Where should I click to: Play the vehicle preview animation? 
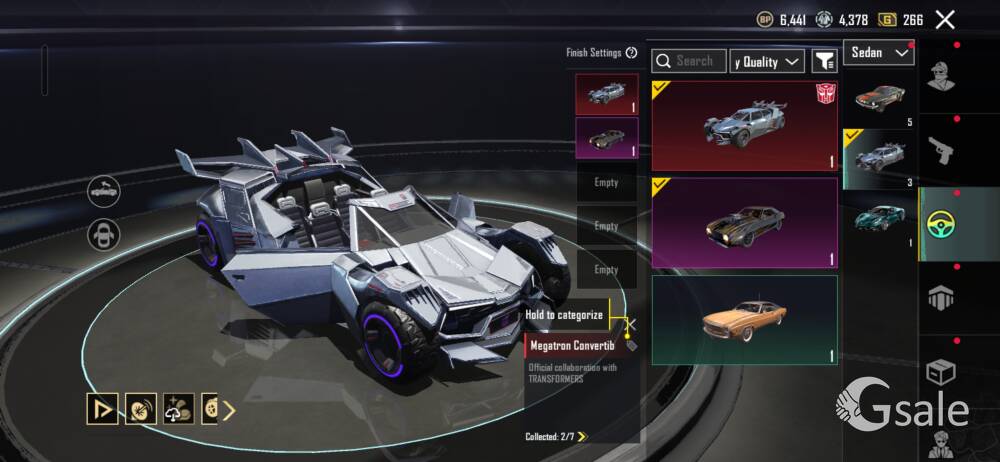click(x=102, y=408)
